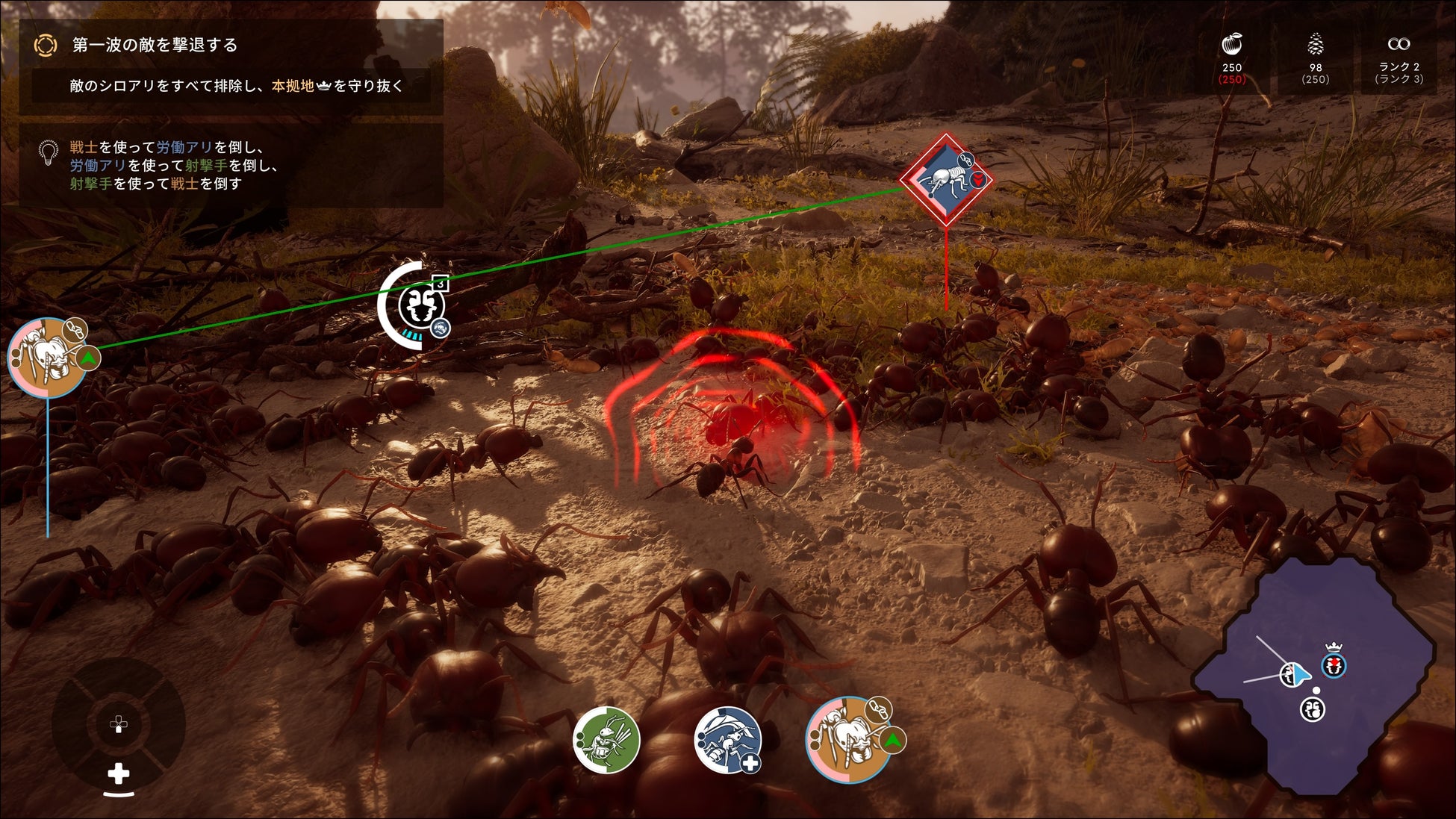Open the first wave objective tracker
Viewport: 1456px width, 819px height.
click(x=231, y=66)
